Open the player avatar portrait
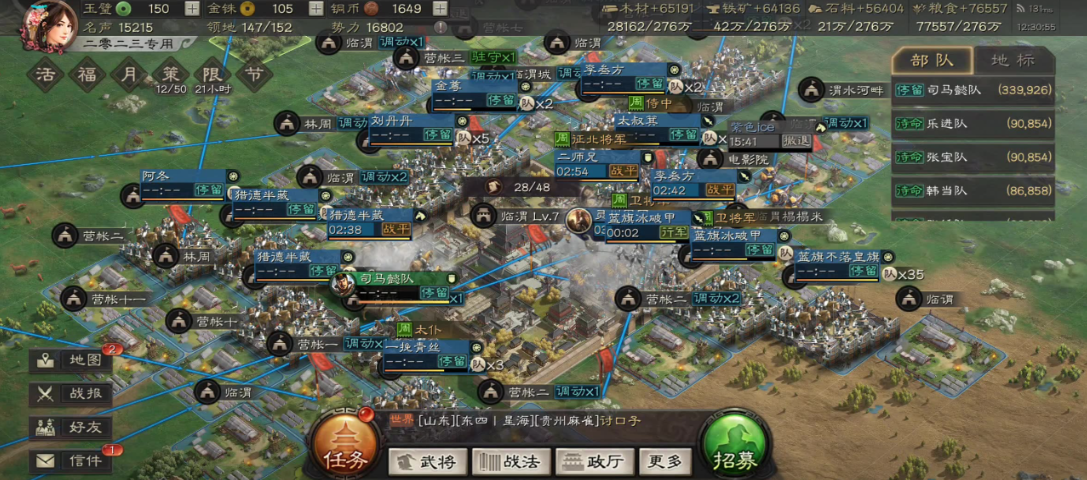The width and height of the screenshot is (1087, 480). (50, 25)
